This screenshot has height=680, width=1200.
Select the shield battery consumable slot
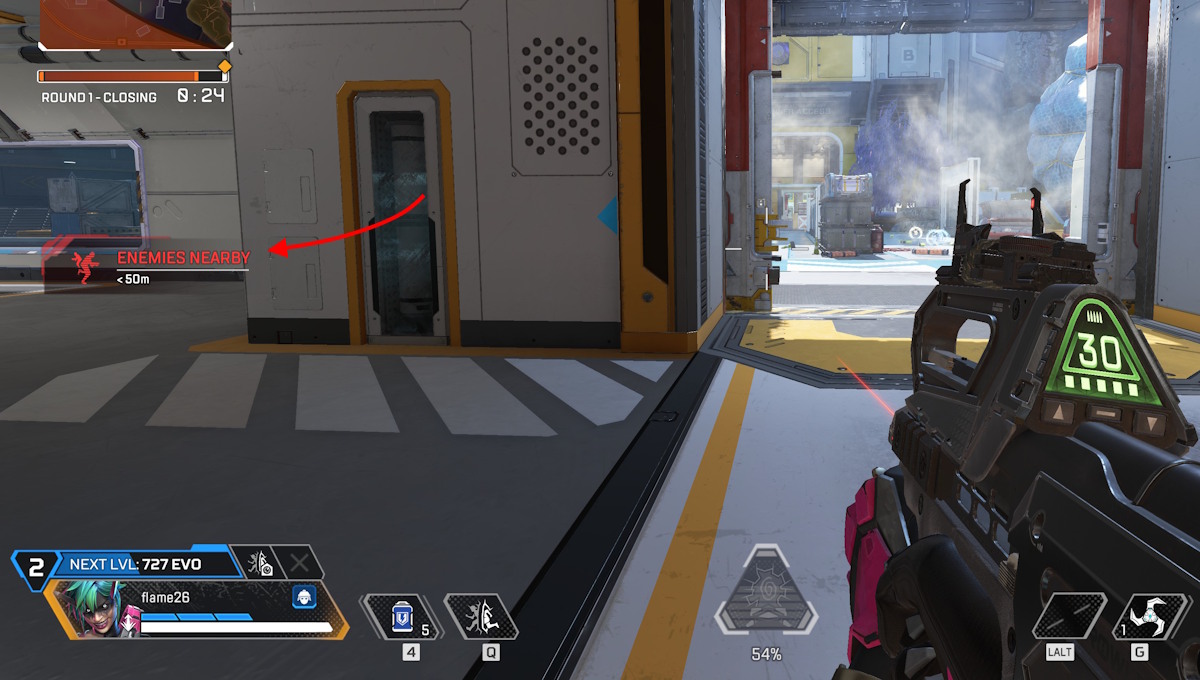point(402,617)
